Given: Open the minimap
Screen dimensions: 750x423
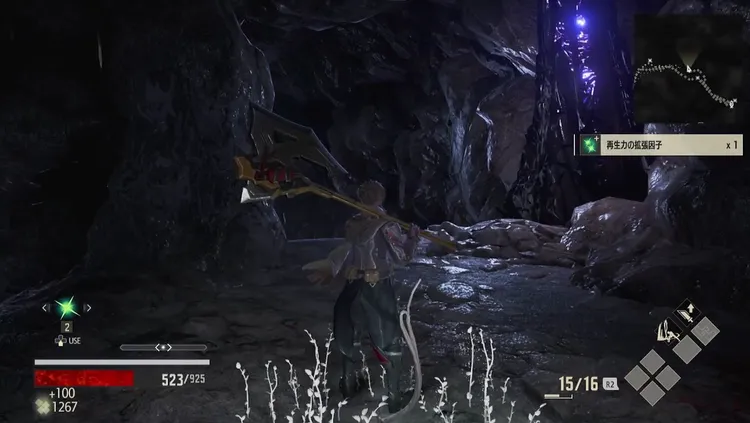Looking at the screenshot, I should click(689, 66).
